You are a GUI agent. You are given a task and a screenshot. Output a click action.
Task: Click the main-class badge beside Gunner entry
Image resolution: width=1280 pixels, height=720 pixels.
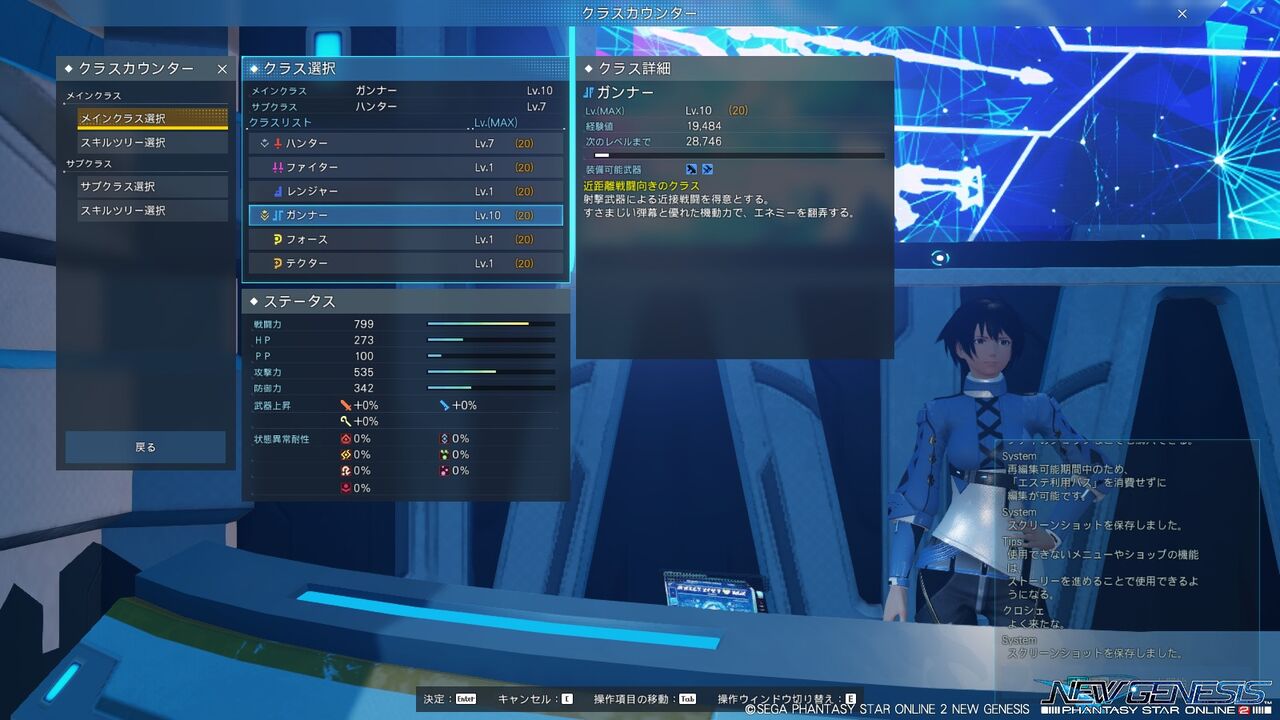(x=264, y=215)
